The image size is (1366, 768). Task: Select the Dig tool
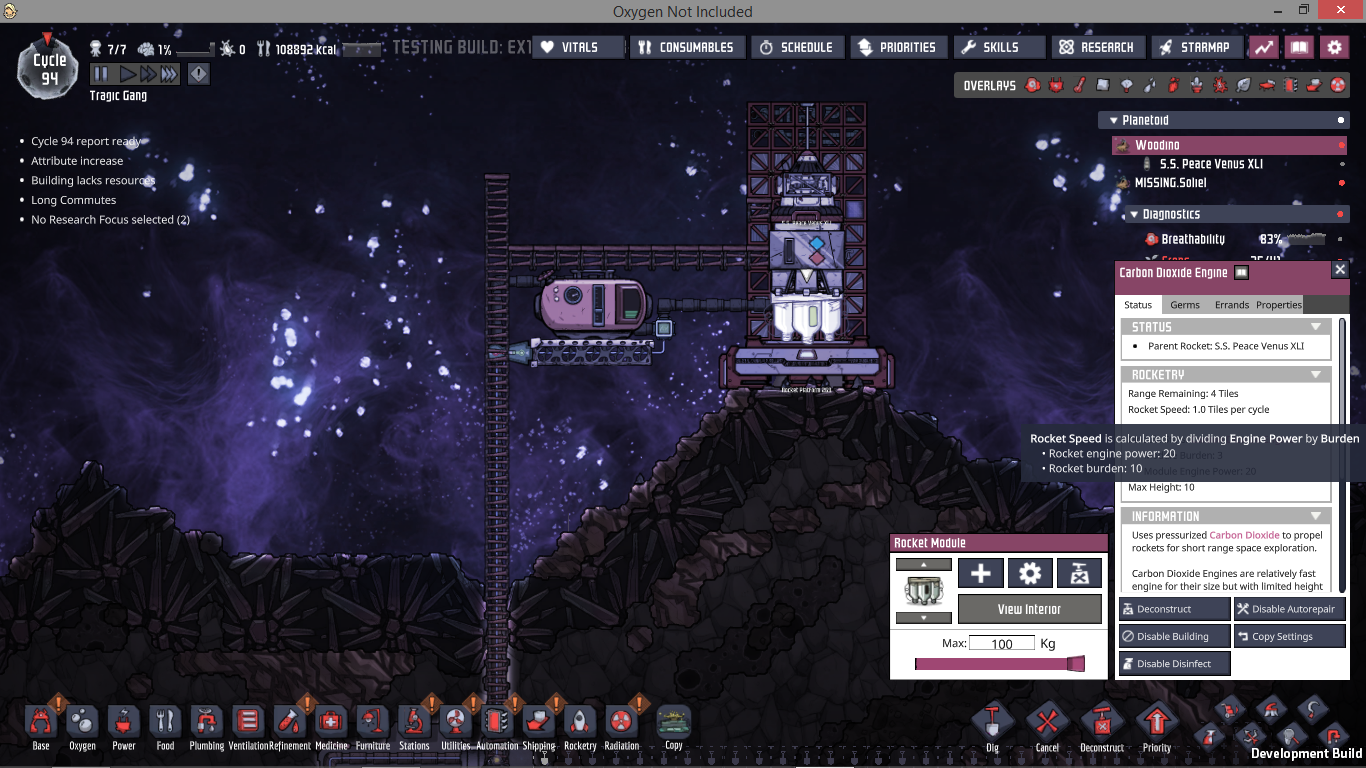point(992,726)
